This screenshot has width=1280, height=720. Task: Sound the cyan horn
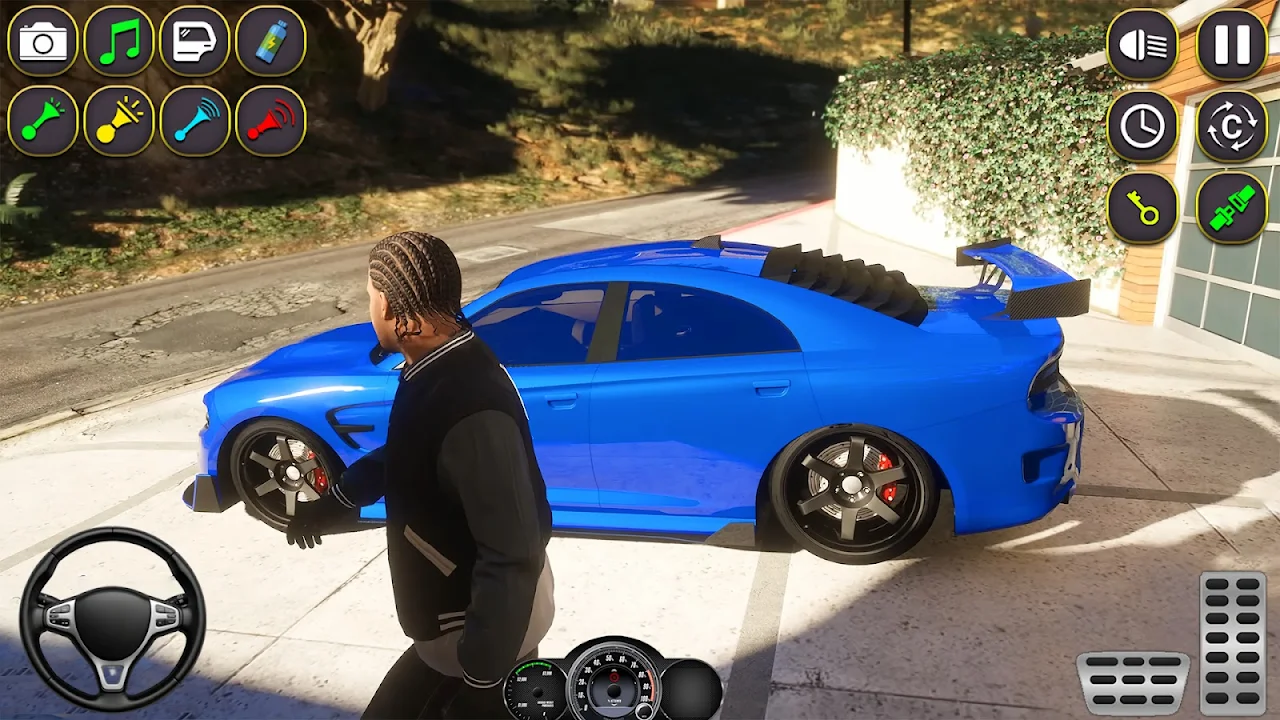195,121
